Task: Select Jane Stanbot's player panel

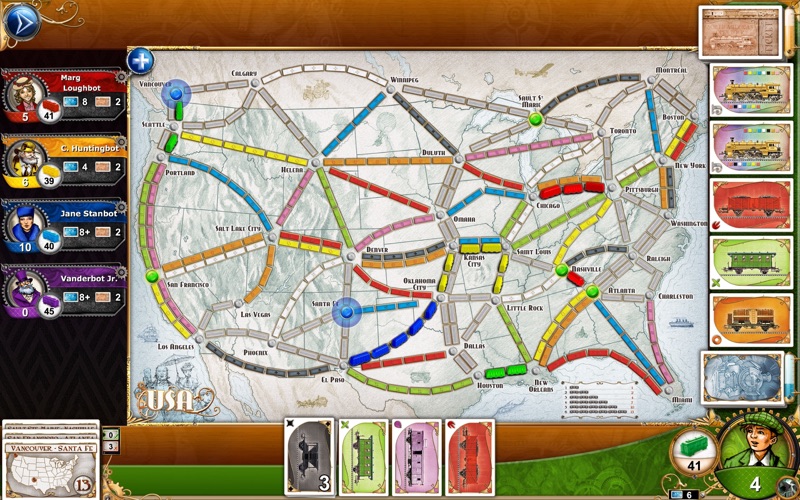Action: pos(62,227)
